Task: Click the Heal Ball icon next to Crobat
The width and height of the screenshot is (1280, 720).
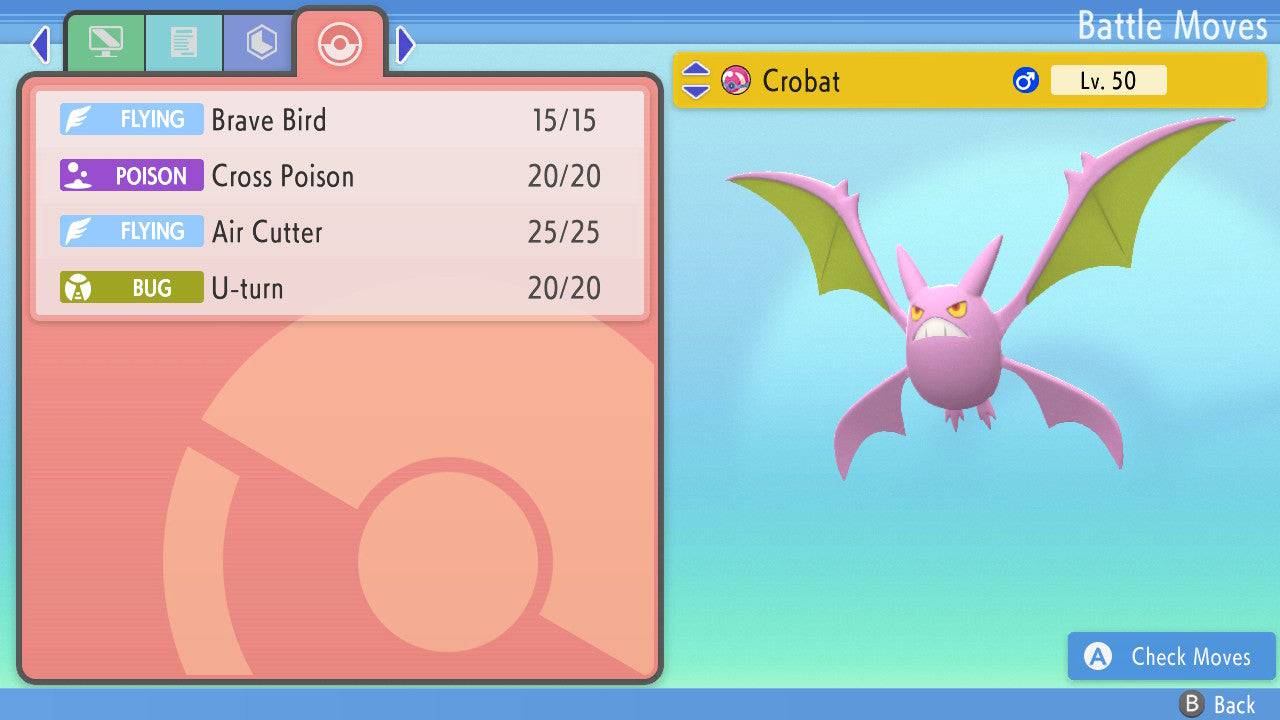Action: coord(737,81)
